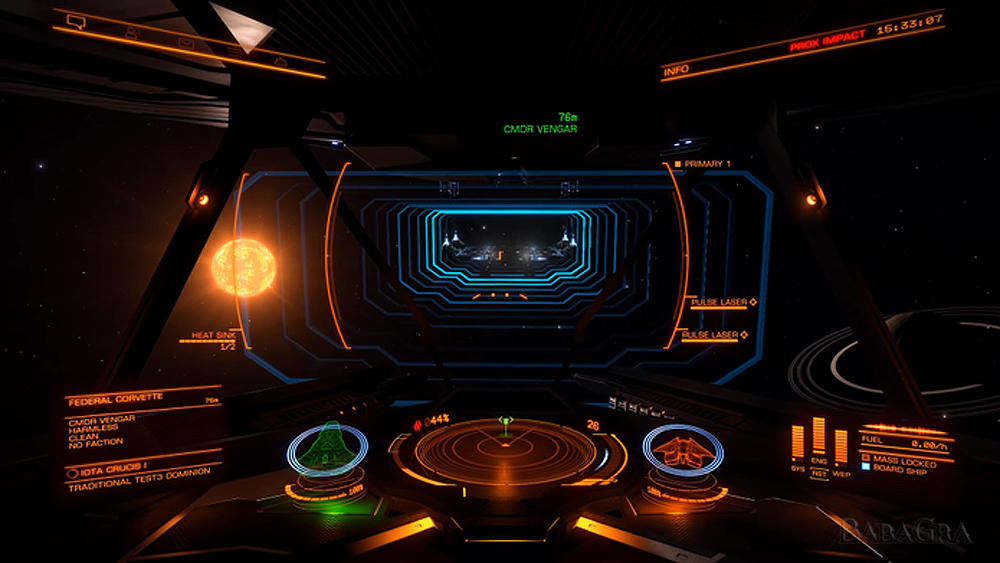
Task: Select the central radar scanner disc
Action: [505, 451]
